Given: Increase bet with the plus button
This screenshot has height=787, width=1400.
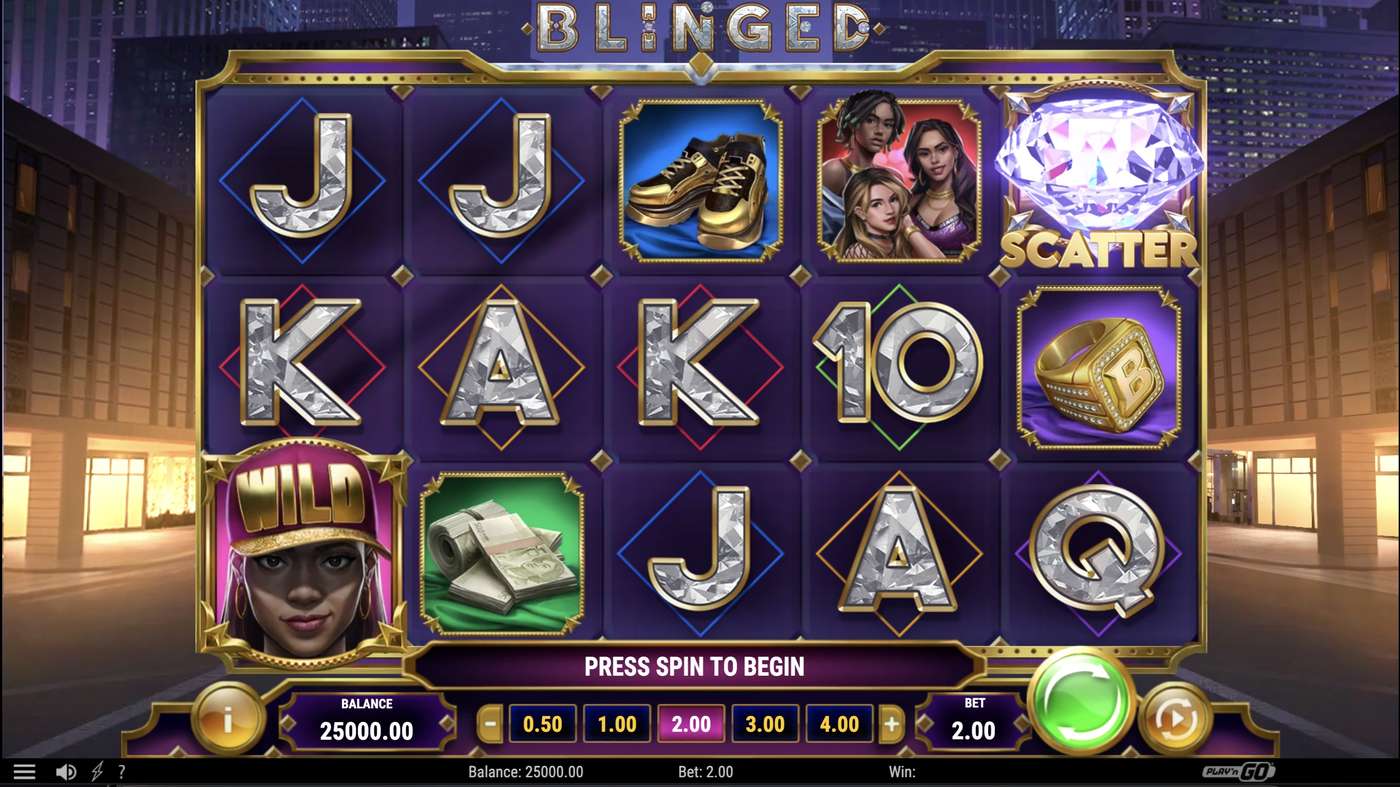Looking at the screenshot, I should [893, 723].
